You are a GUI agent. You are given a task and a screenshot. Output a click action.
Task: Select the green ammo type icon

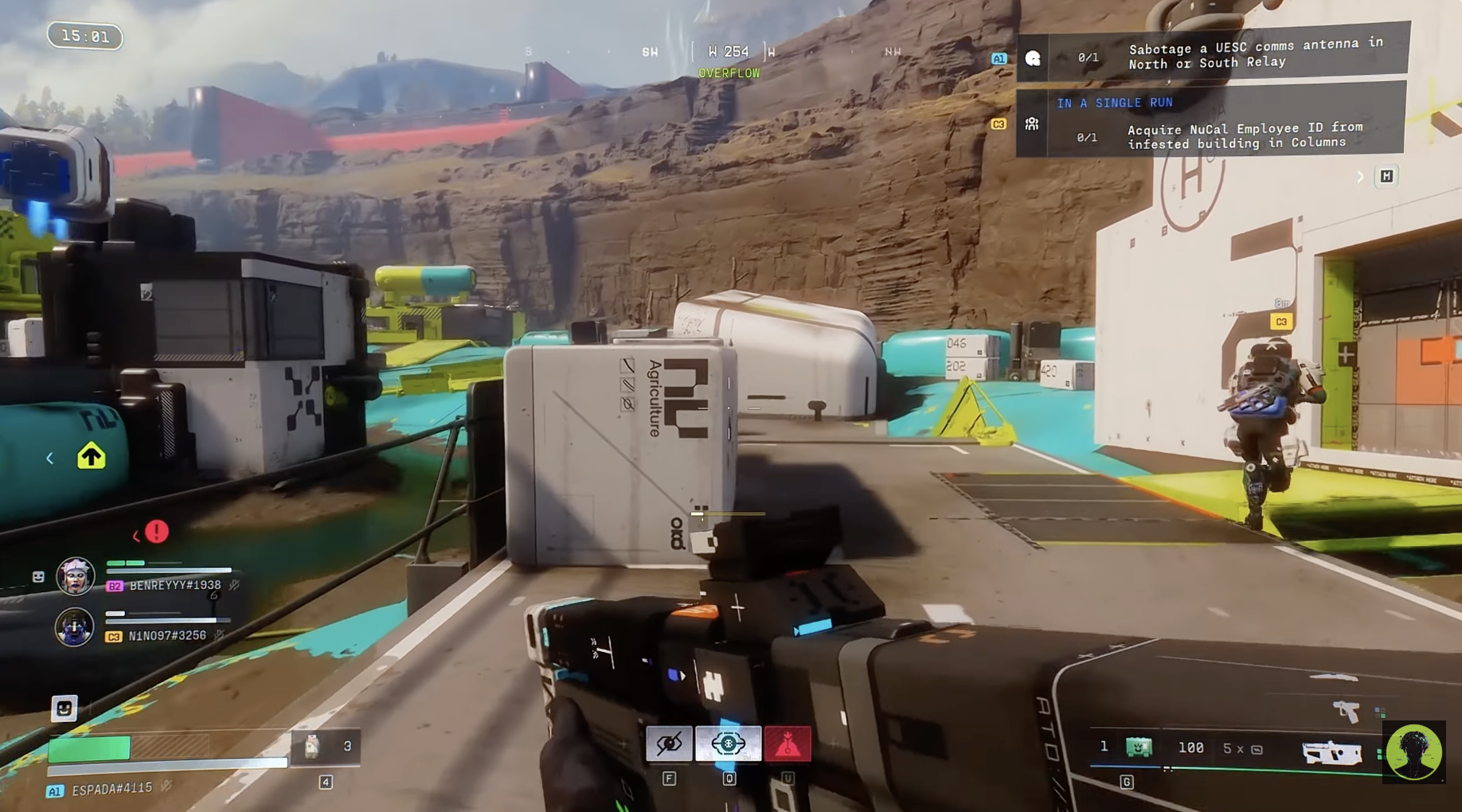click(x=1139, y=748)
